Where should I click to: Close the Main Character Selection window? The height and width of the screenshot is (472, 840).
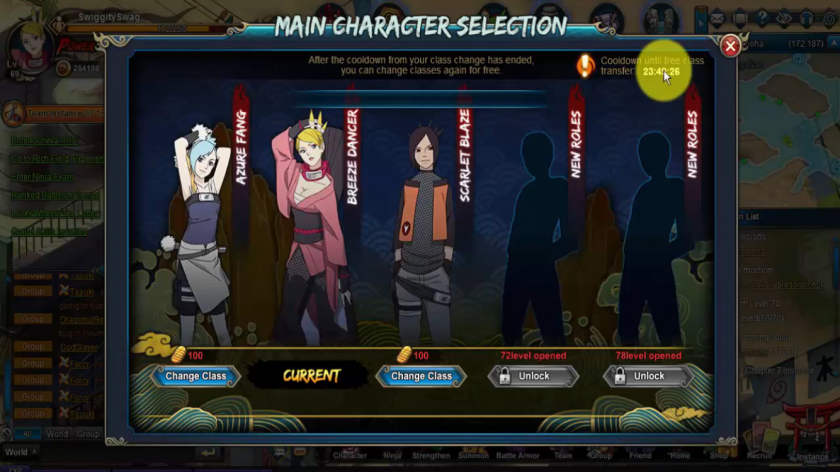tap(731, 46)
